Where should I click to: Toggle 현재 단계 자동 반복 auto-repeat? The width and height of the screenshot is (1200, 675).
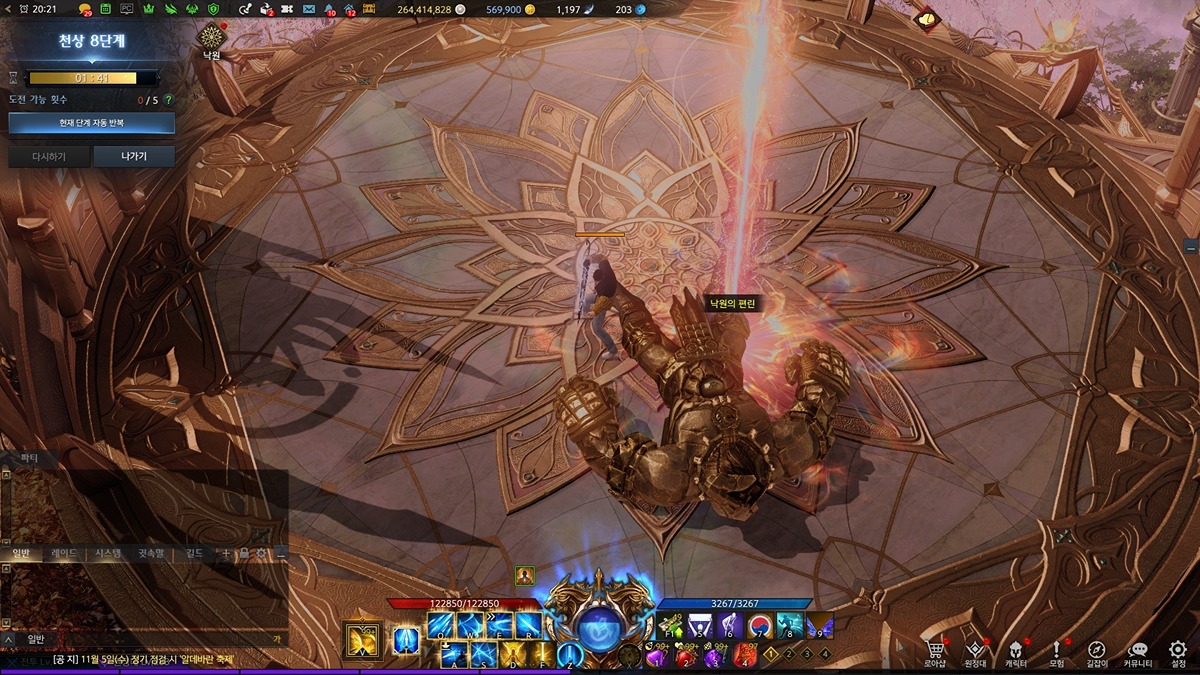(91, 123)
